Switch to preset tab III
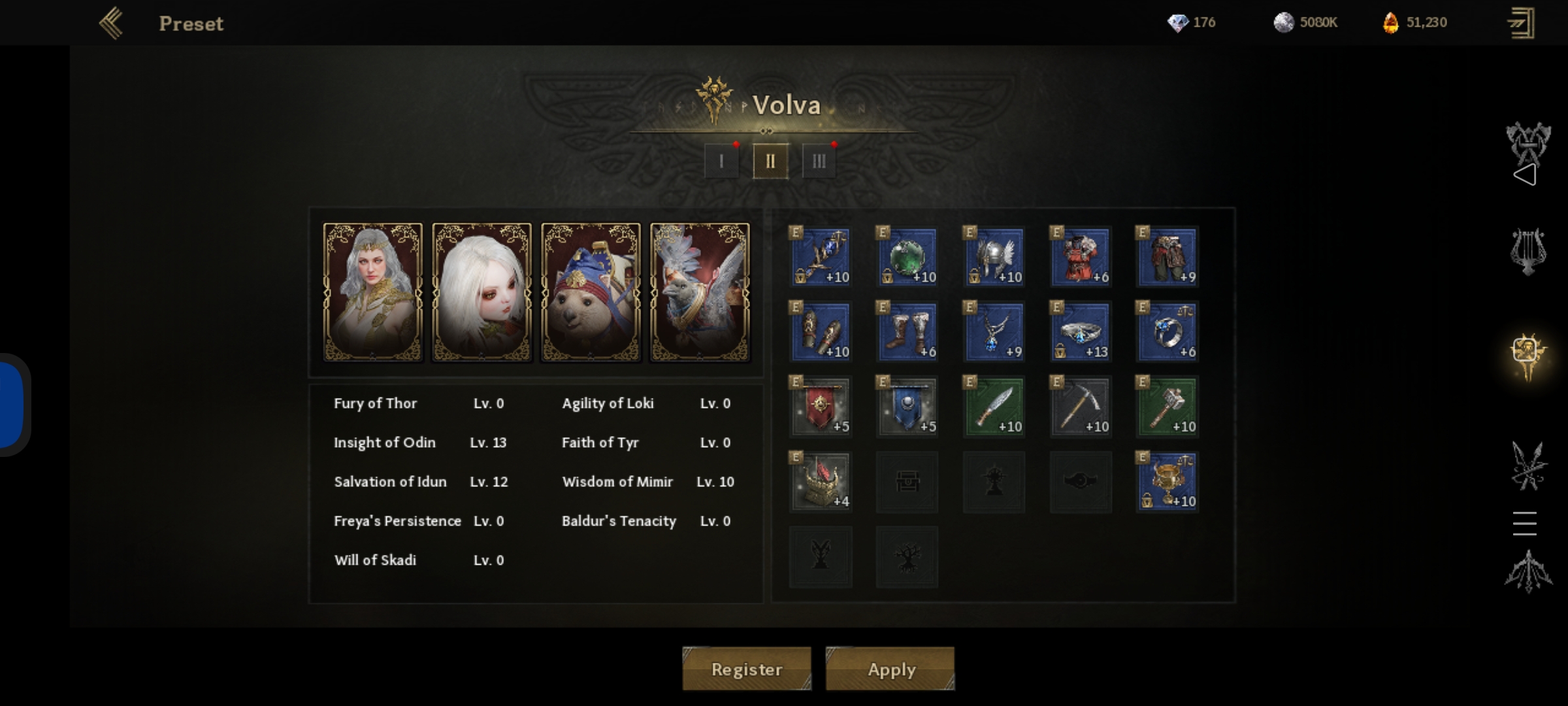 point(819,161)
